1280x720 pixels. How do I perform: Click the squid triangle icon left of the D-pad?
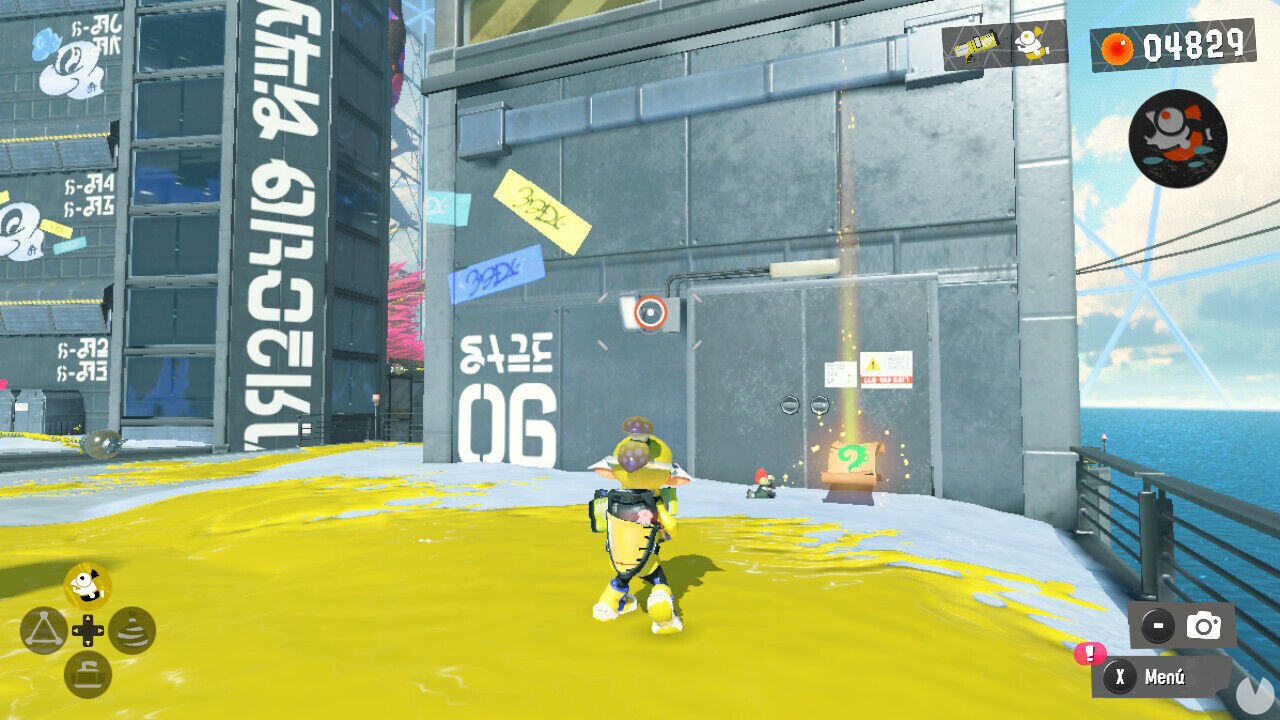point(44,630)
